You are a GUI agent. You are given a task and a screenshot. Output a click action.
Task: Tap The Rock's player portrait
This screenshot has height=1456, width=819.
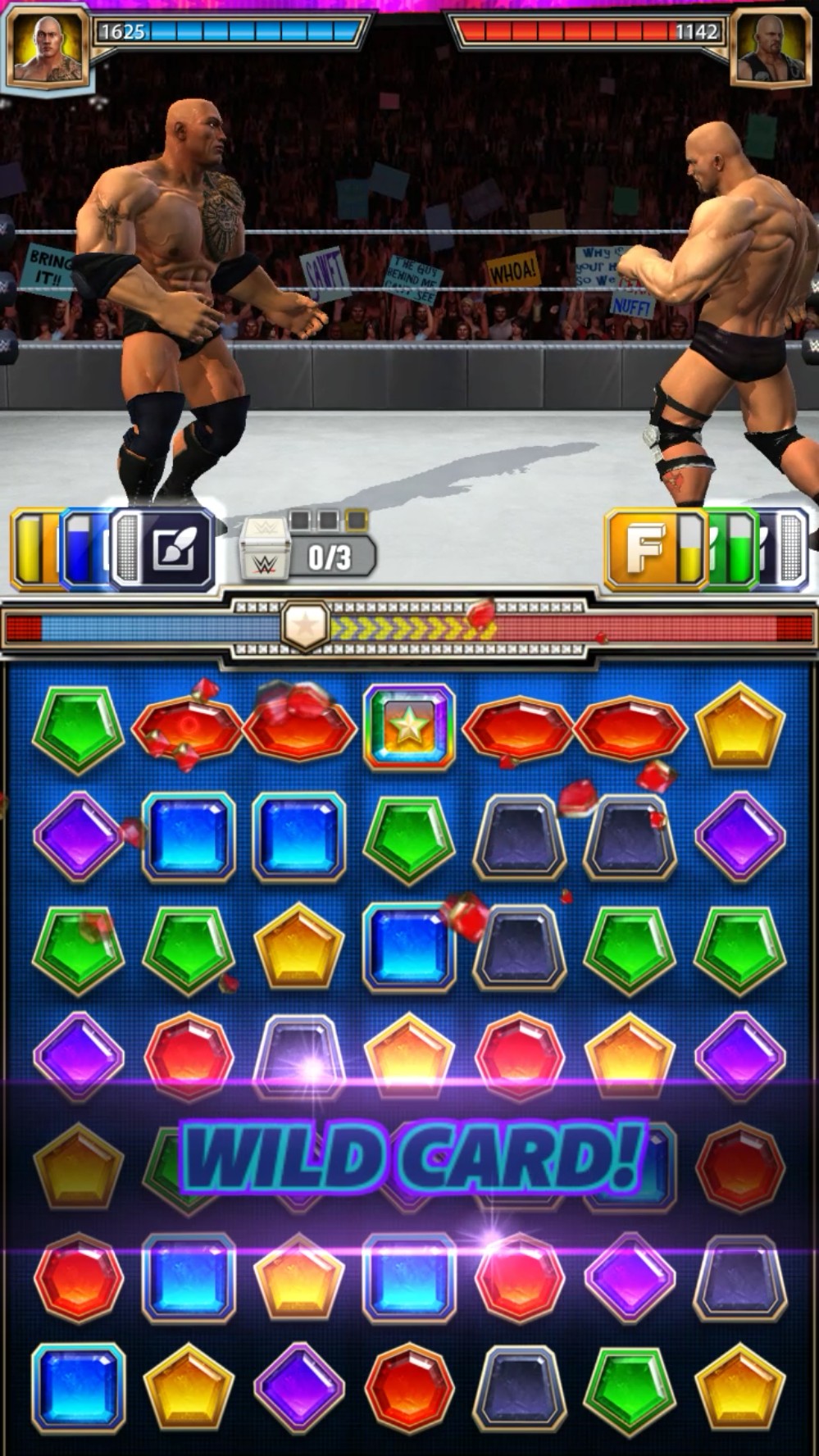click(47, 46)
